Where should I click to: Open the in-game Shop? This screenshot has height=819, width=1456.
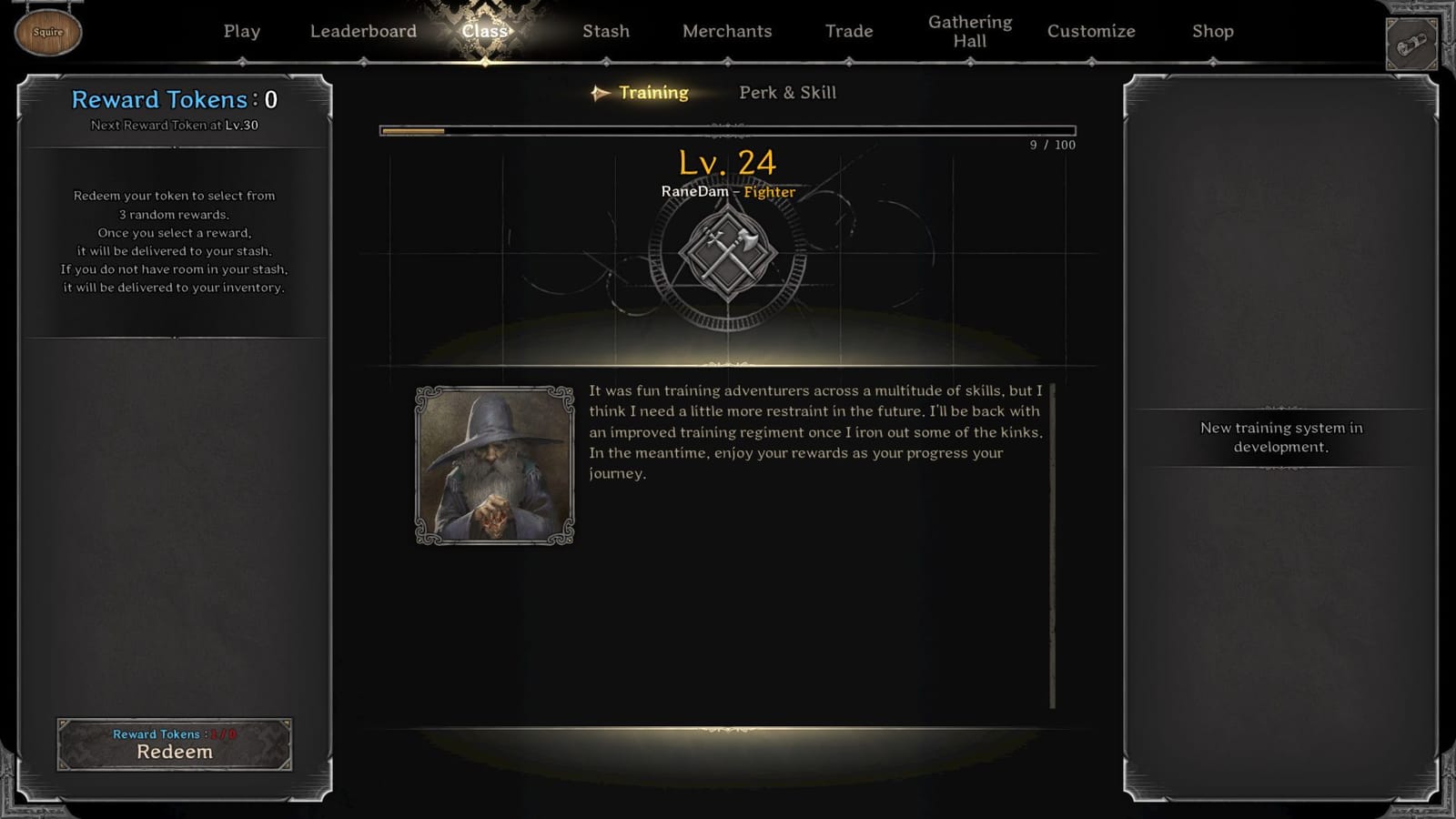pyautogui.click(x=1213, y=30)
